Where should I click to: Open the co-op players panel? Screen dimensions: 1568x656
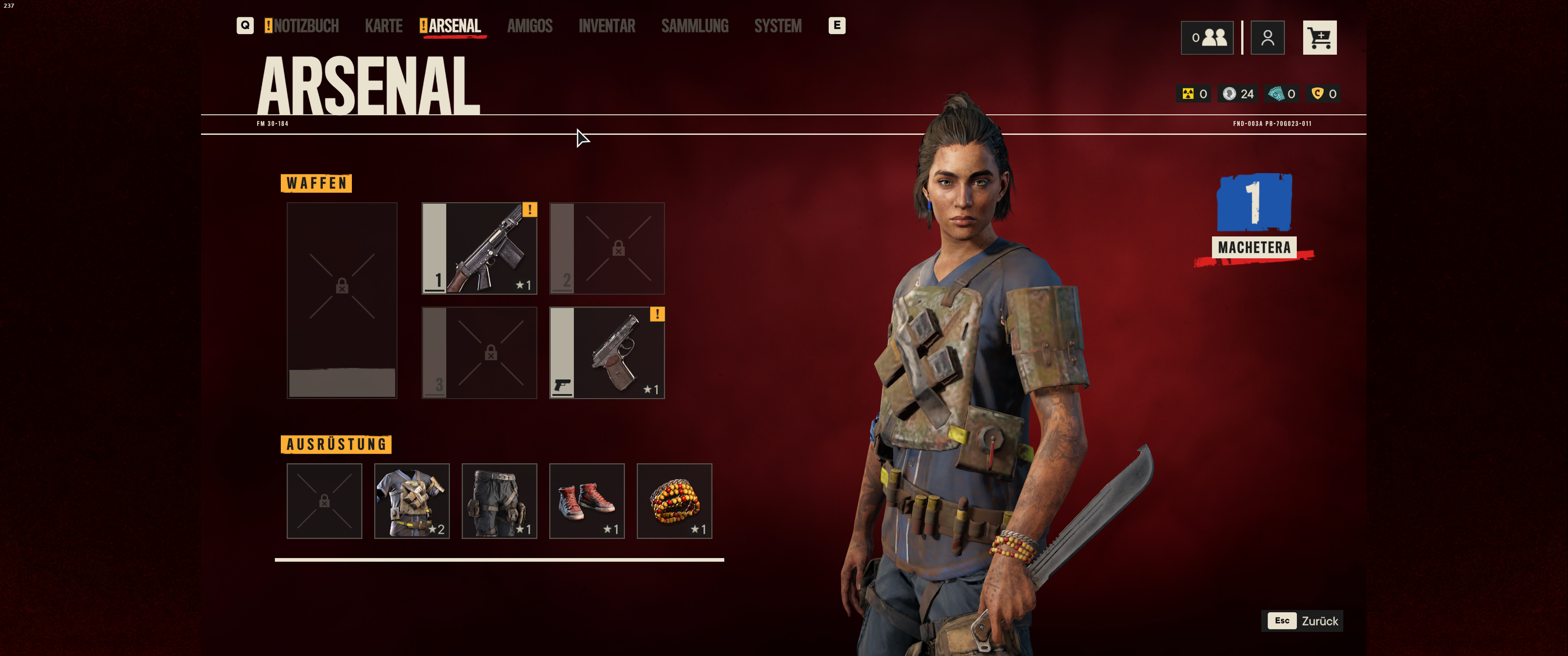1207,38
